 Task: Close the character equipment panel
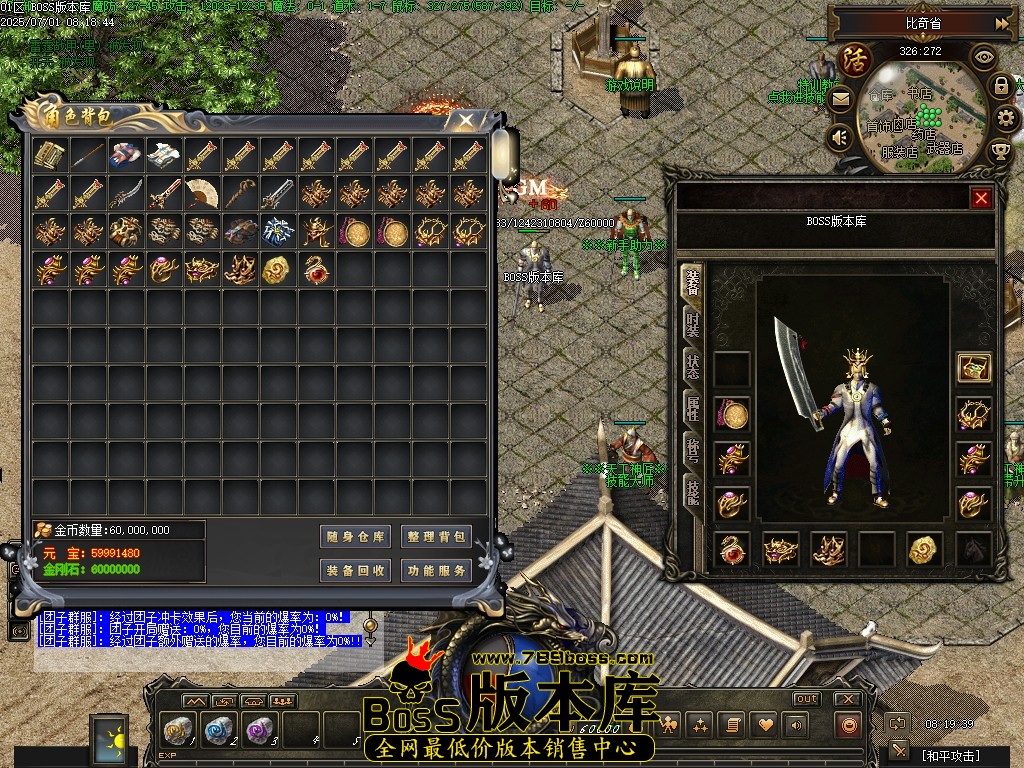981,198
